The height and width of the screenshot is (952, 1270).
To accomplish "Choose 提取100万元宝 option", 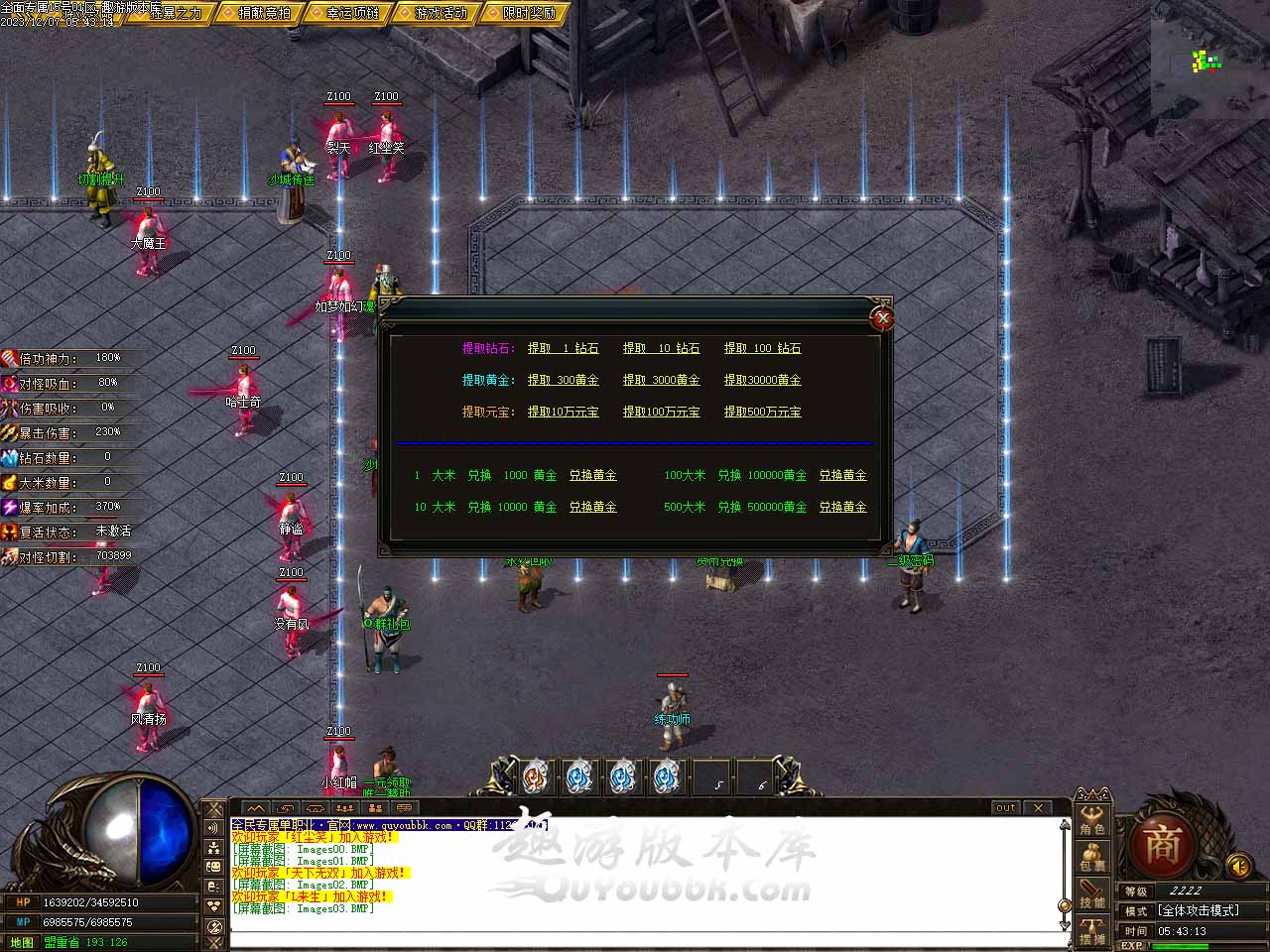I will 661,412.
